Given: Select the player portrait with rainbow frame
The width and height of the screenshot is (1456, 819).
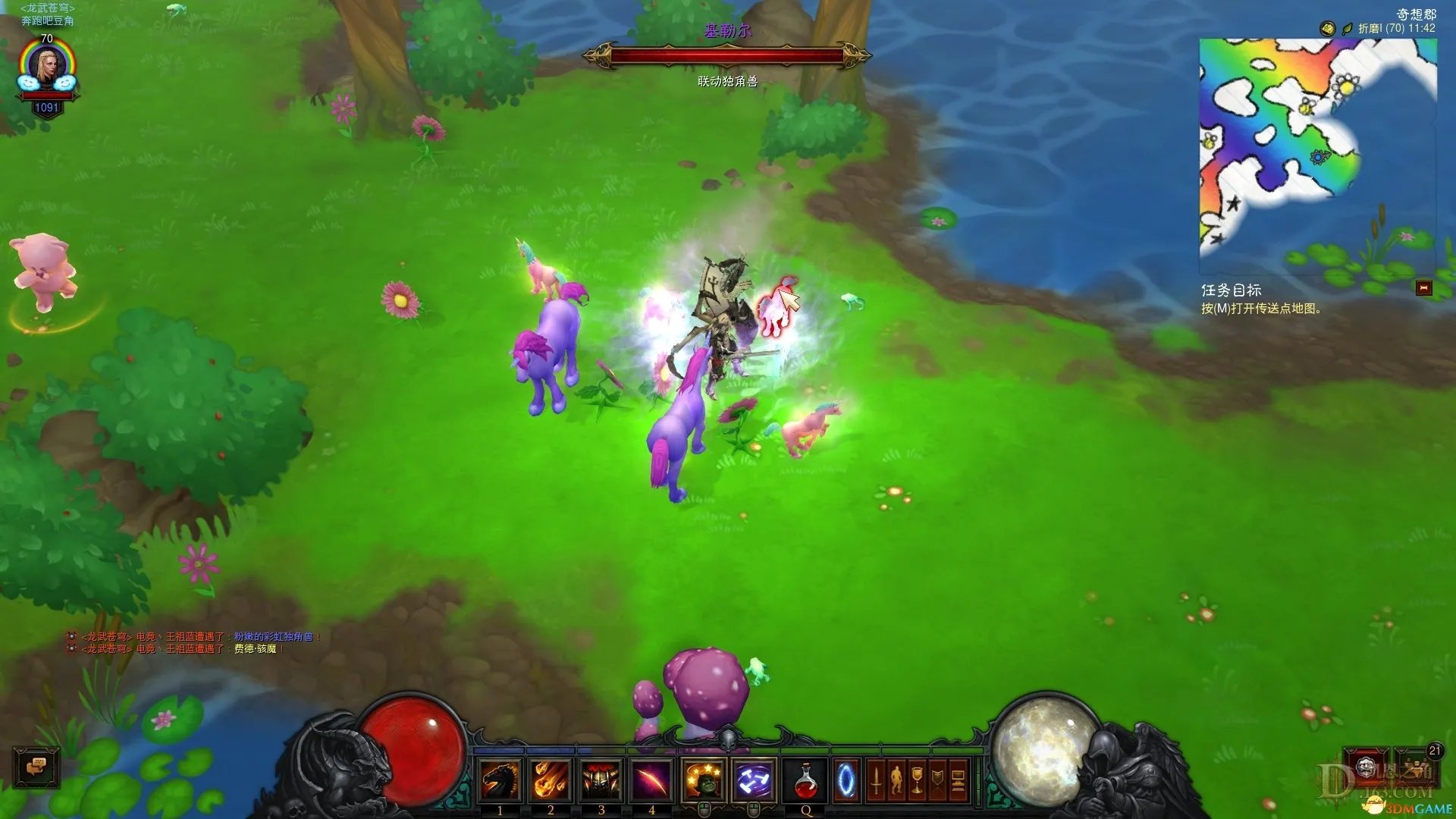Looking at the screenshot, I should click(47, 68).
